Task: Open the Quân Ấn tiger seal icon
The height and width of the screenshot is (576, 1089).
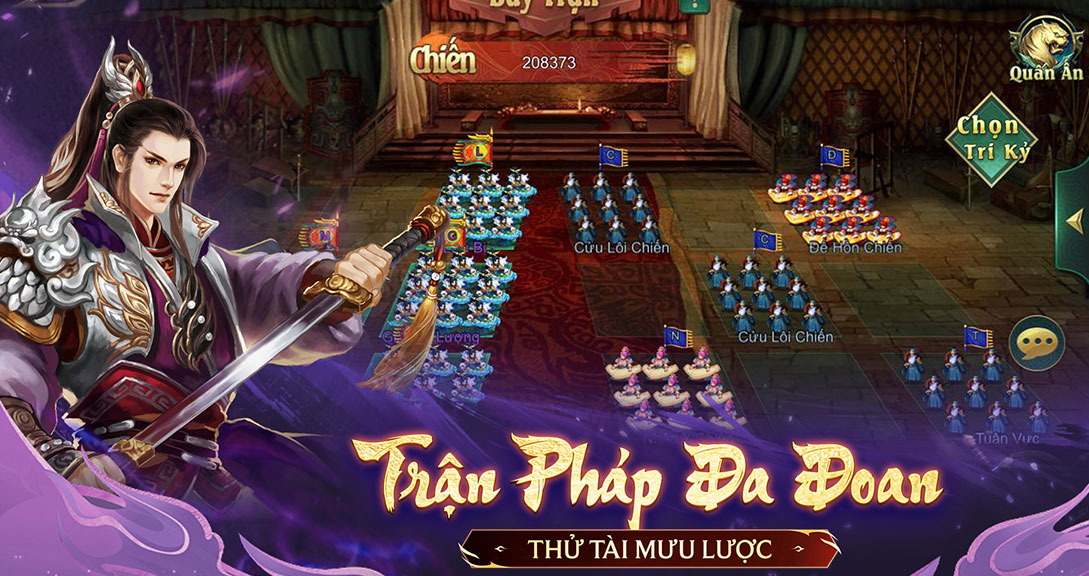Action: [1044, 43]
